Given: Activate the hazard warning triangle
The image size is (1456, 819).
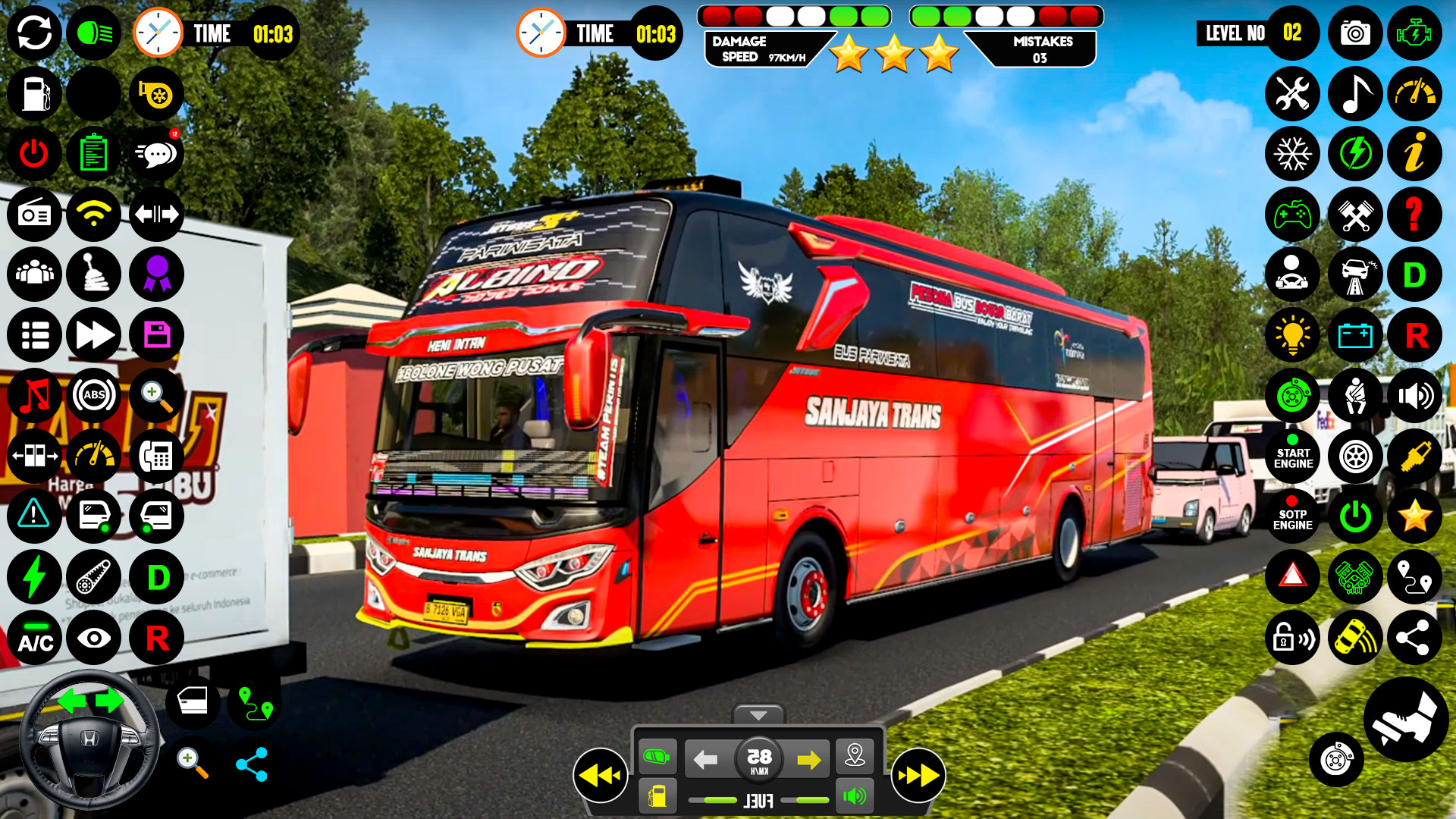Looking at the screenshot, I should pos(1293,577).
